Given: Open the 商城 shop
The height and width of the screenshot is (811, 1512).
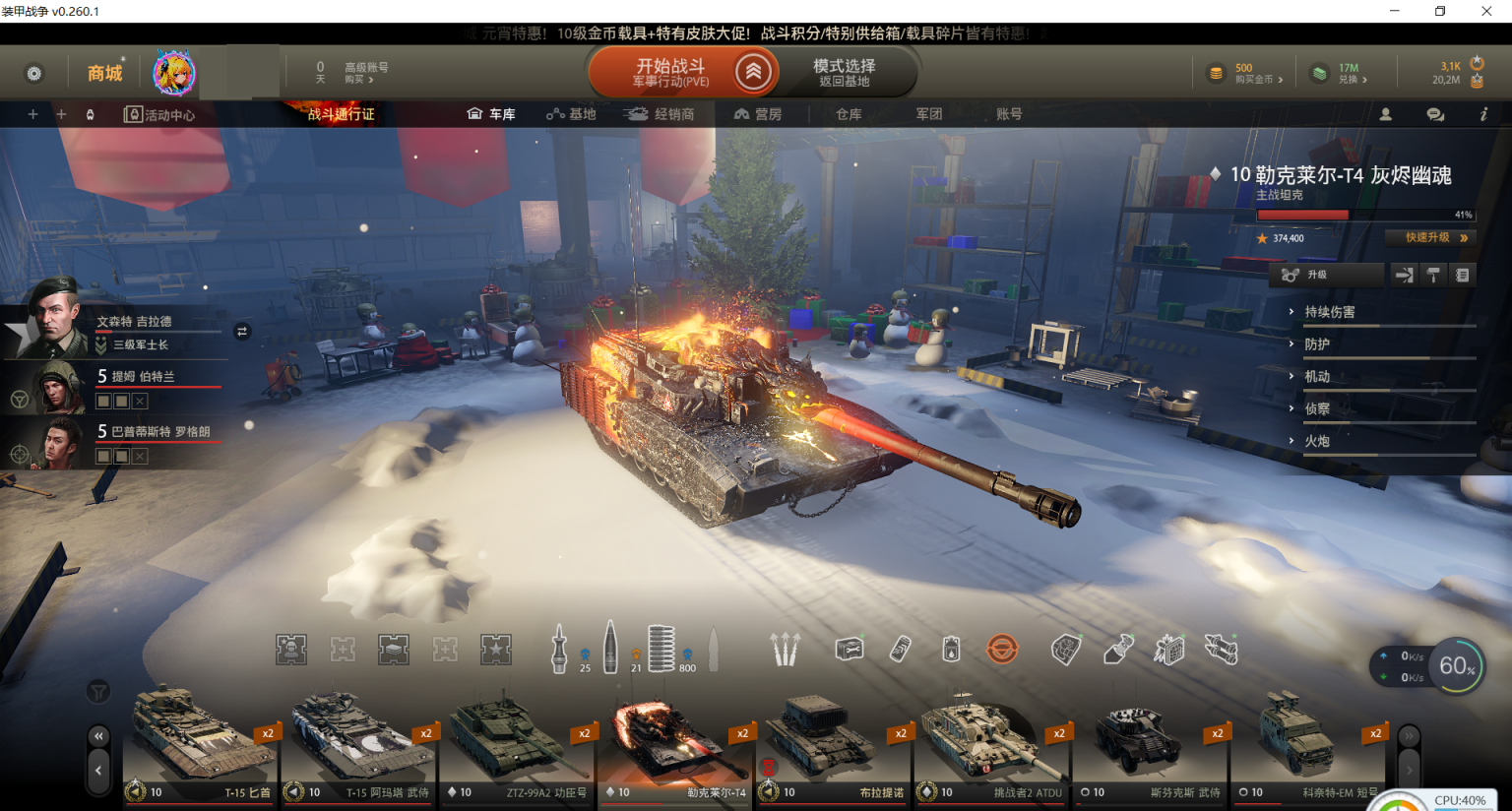Looking at the screenshot, I should point(105,74).
